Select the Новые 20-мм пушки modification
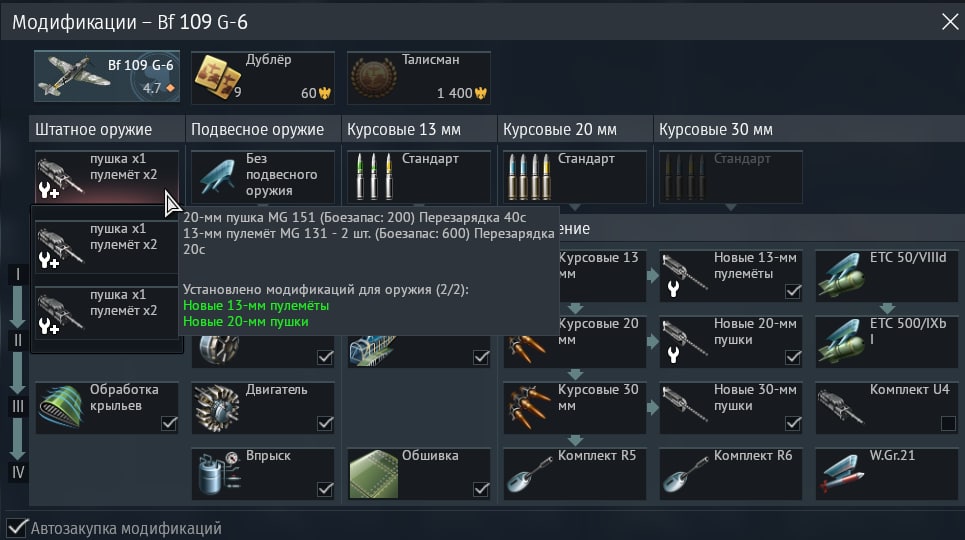Image resolution: width=965 pixels, height=540 pixels. tap(731, 341)
